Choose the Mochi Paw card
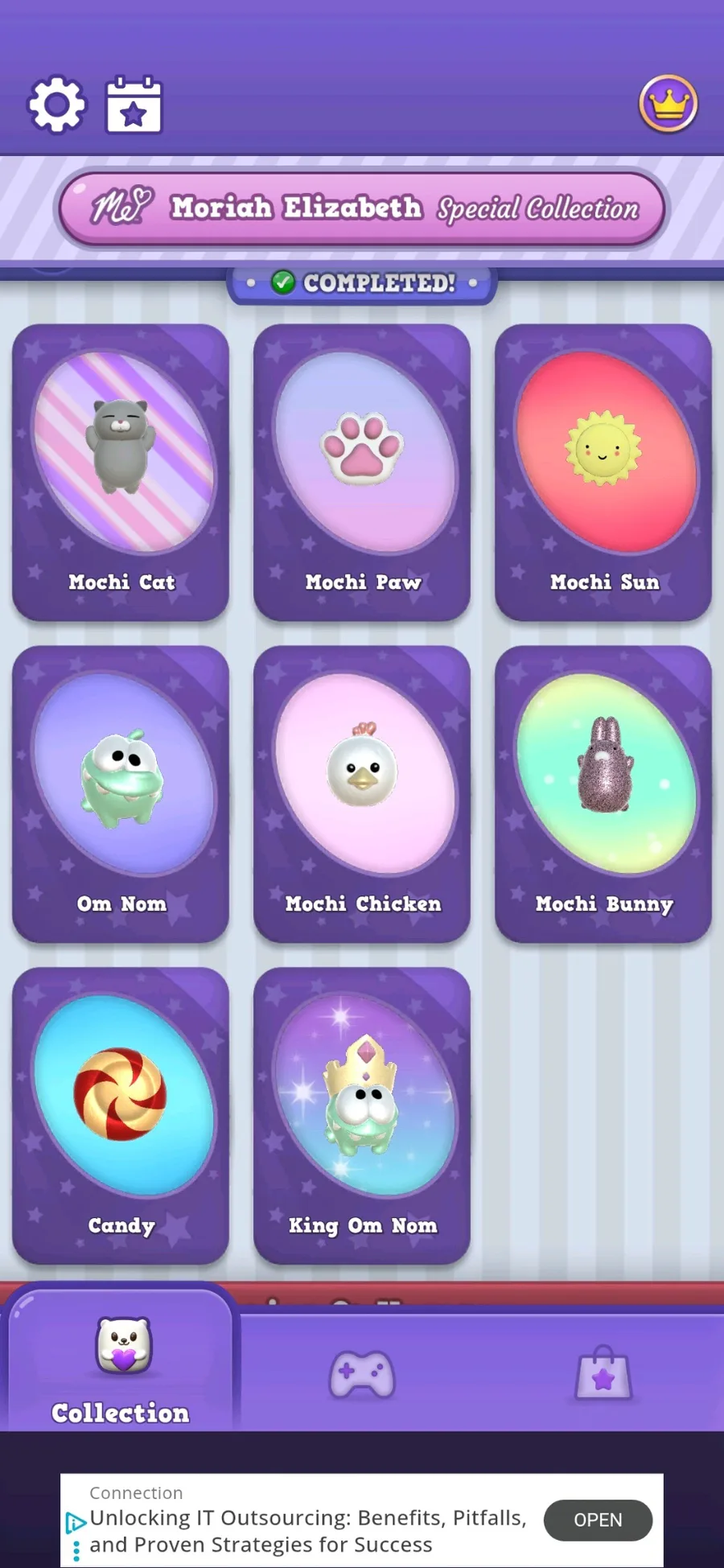The height and width of the screenshot is (1568, 724). [362, 472]
